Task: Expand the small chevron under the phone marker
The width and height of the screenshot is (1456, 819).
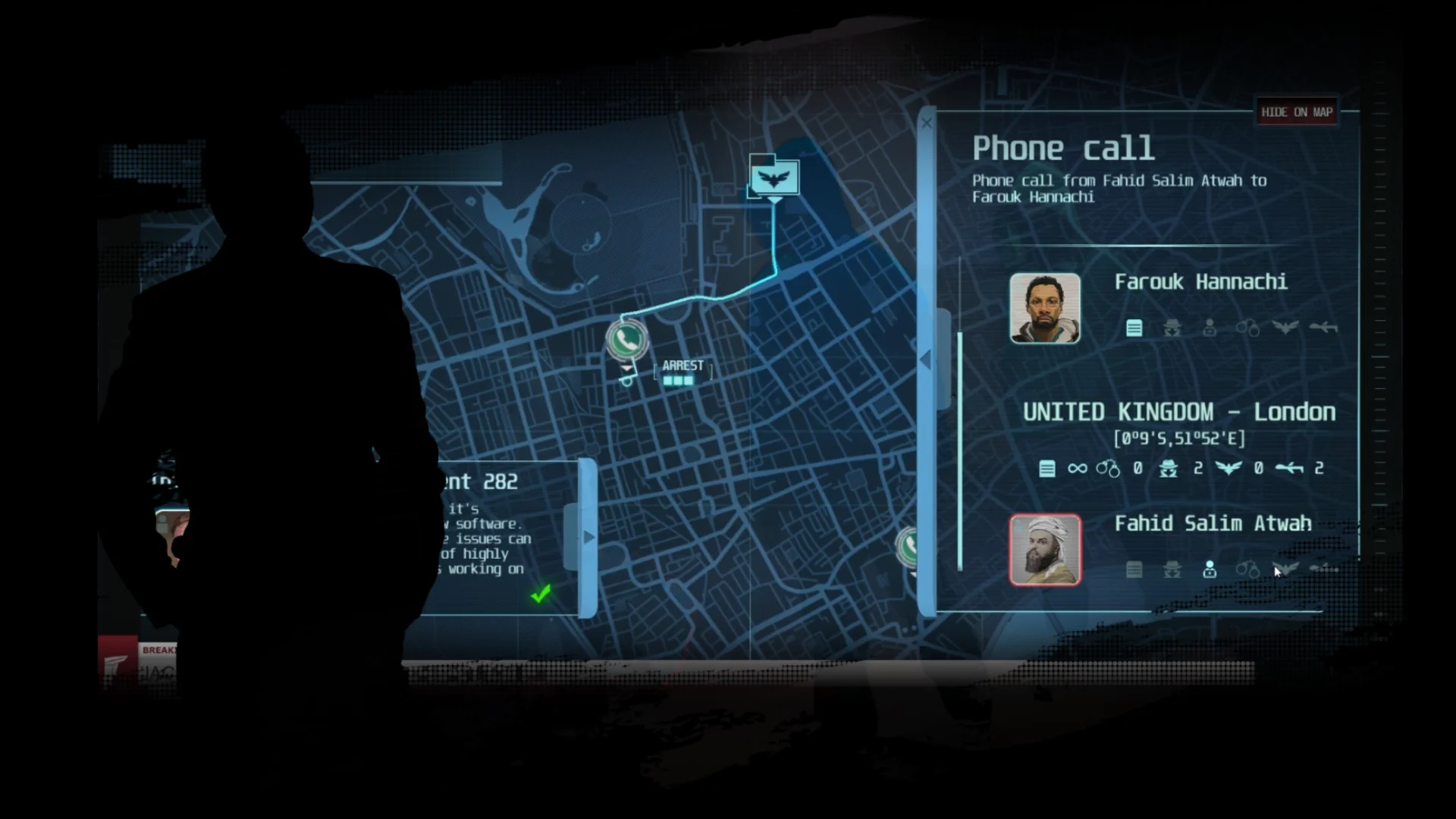Action: 626,368
